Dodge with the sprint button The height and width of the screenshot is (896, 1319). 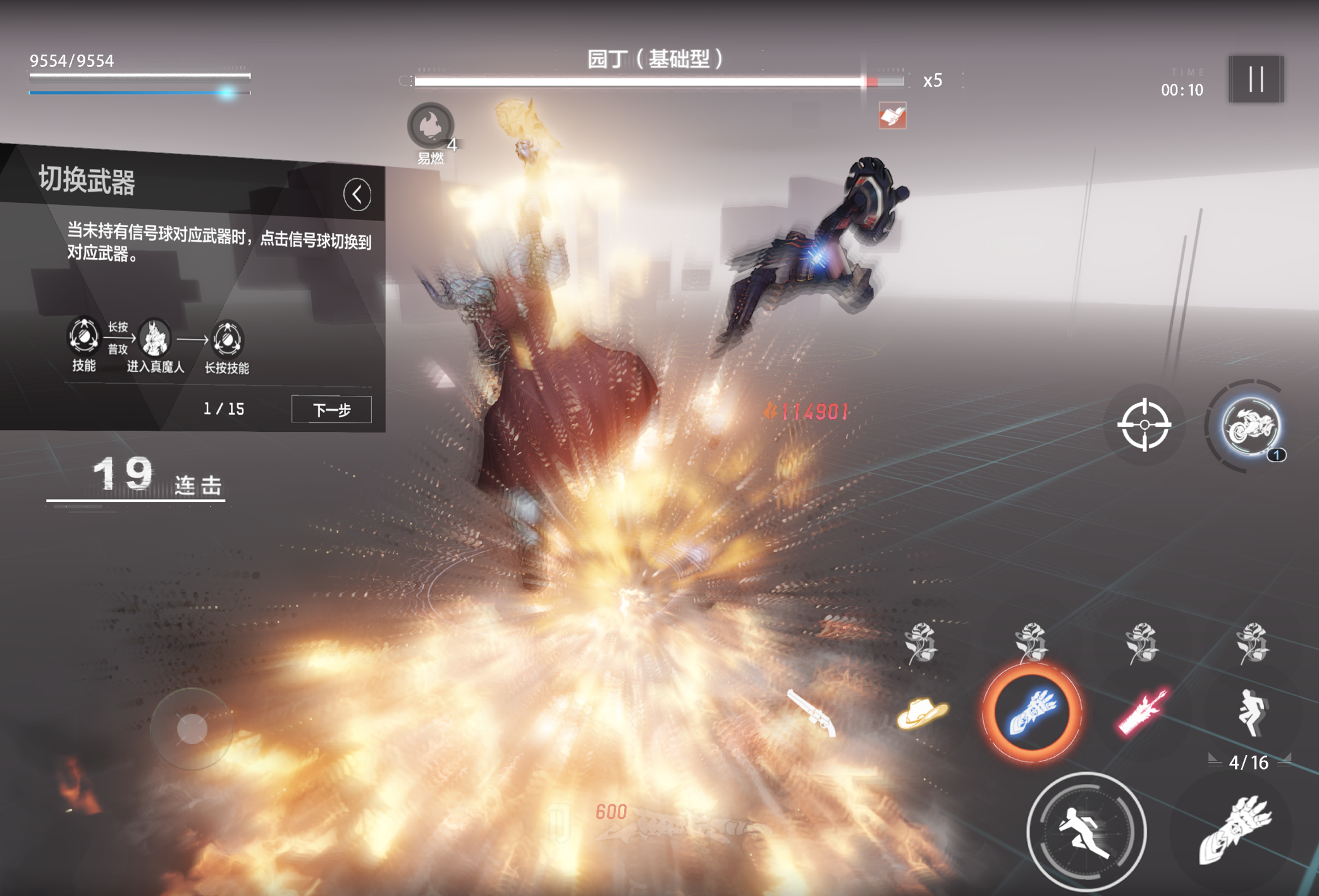pyautogui.click(x=1086, y=831)
